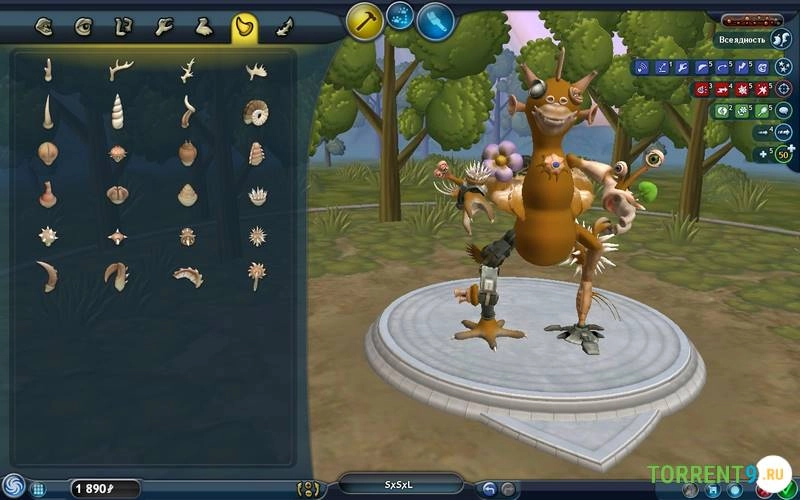Undo the last edit
The image size is (800, 500).
(x=490, y=489)
